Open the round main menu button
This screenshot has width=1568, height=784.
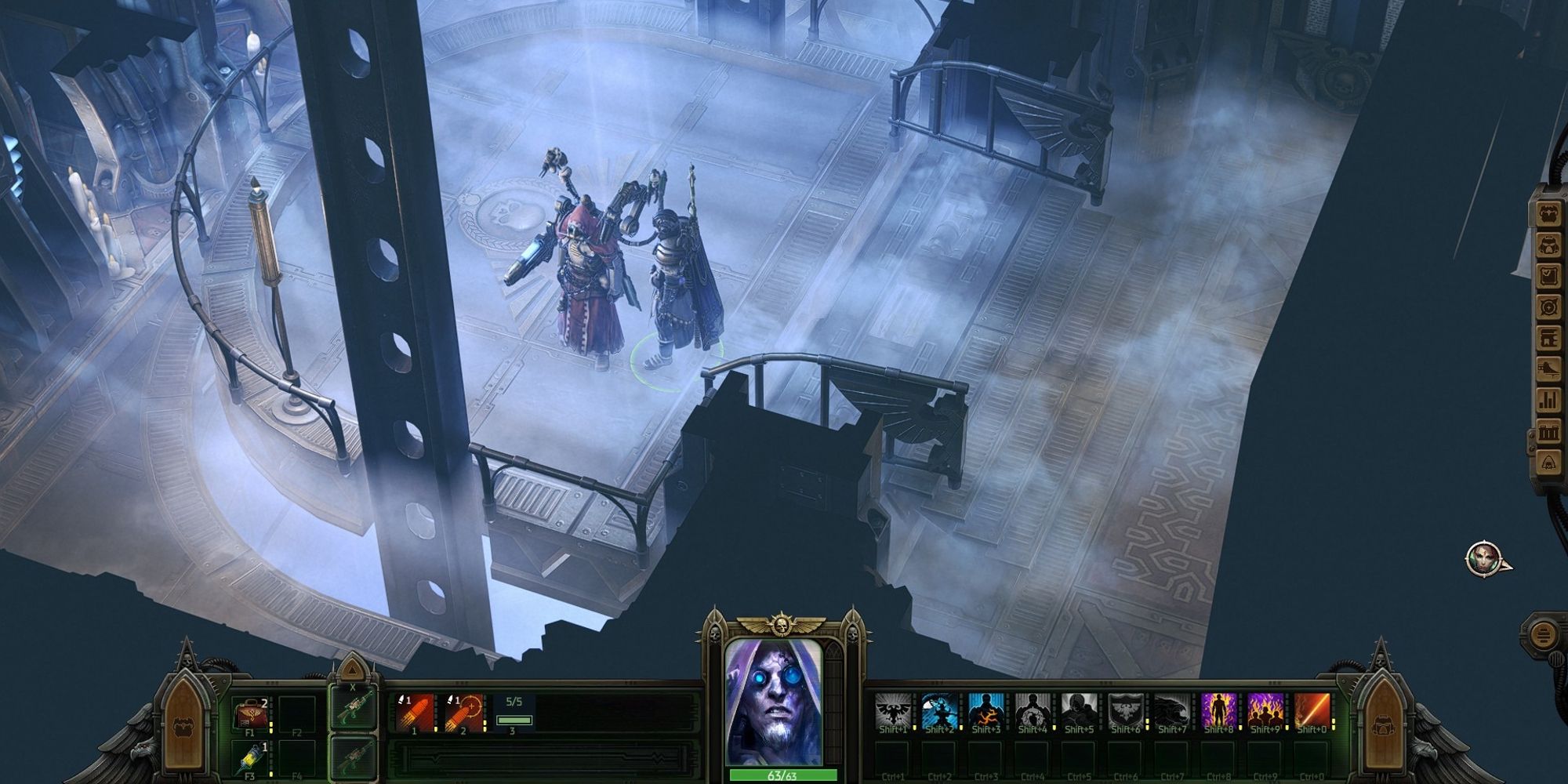[x=1543, y=633]
